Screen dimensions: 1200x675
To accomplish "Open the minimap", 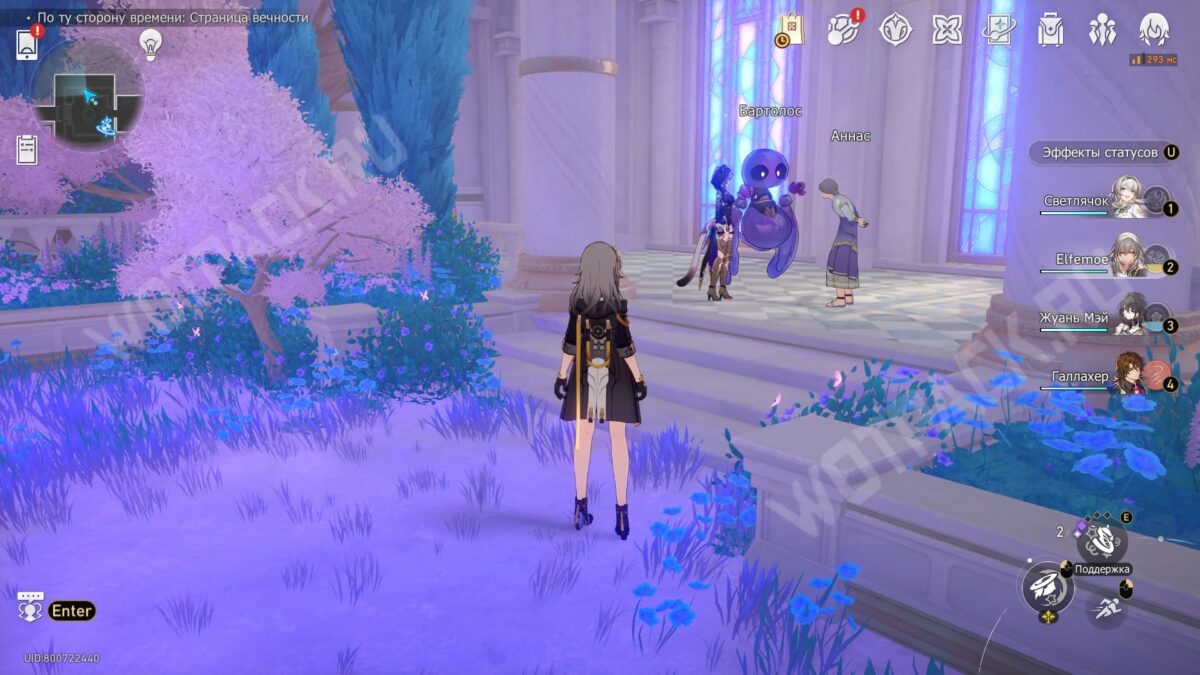I will point(88,97).
